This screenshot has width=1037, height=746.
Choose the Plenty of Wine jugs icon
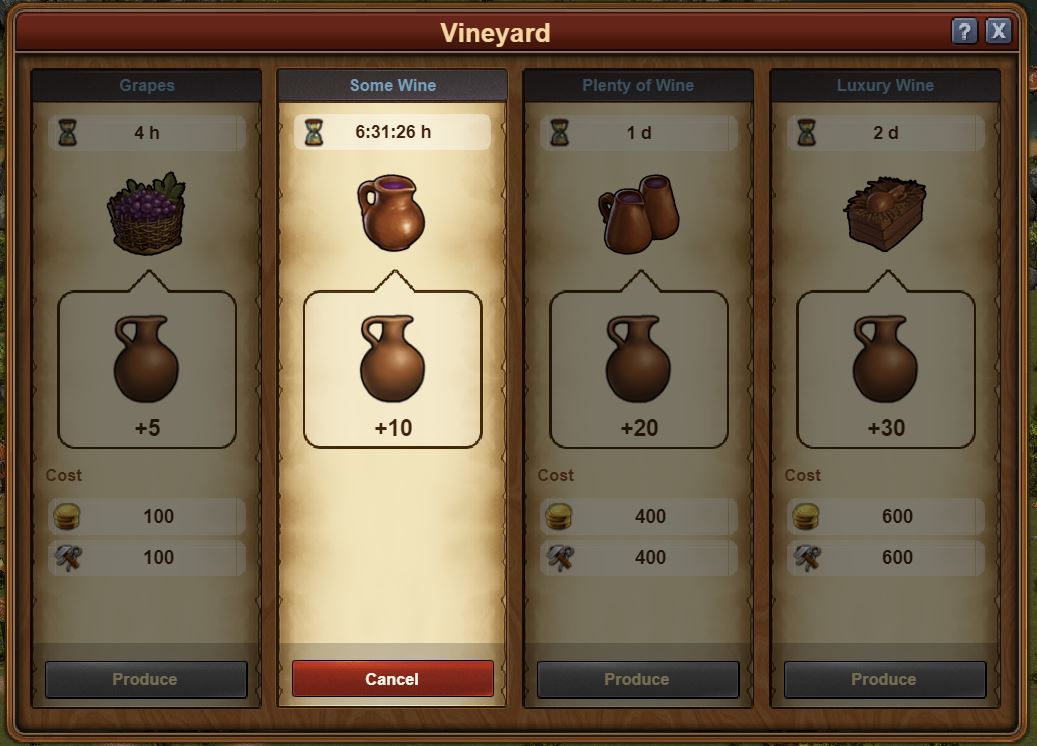[x=640, y=212]
